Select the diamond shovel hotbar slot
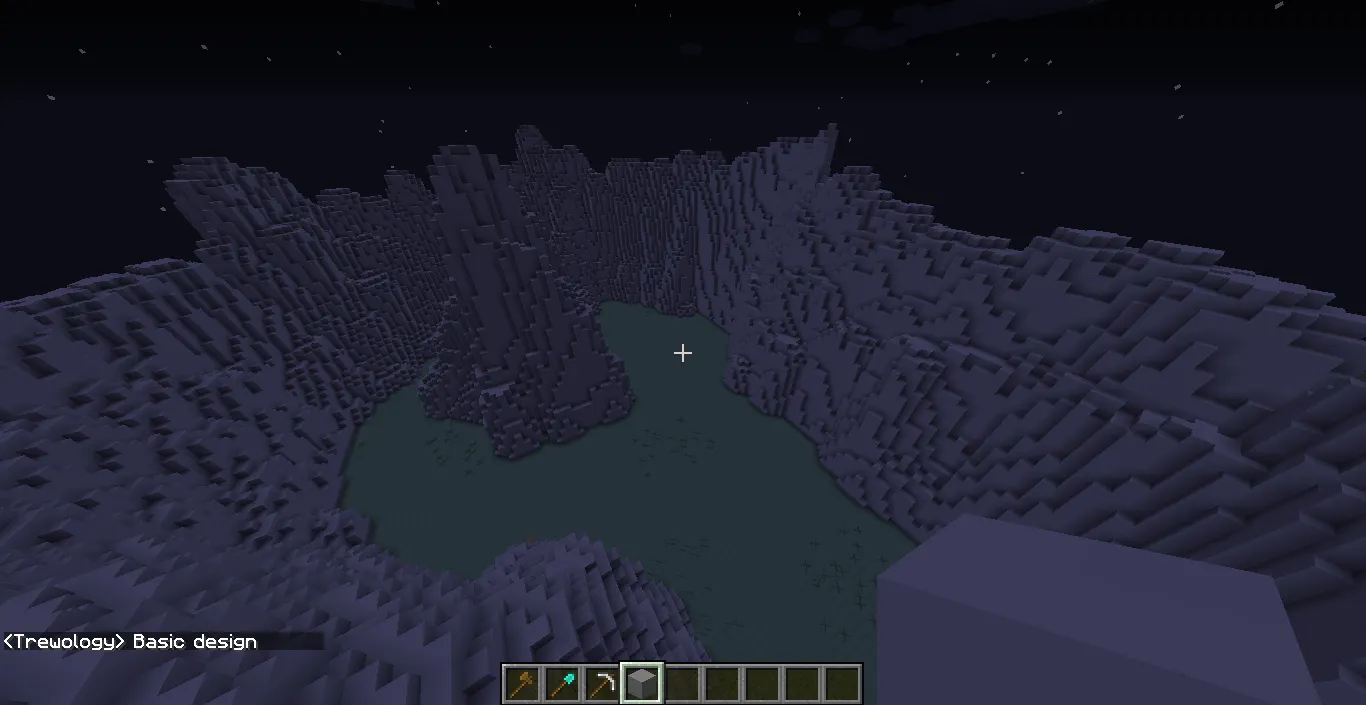This screenshot has height=705, width=1366. pyautogui.click(x=562, y=684)
